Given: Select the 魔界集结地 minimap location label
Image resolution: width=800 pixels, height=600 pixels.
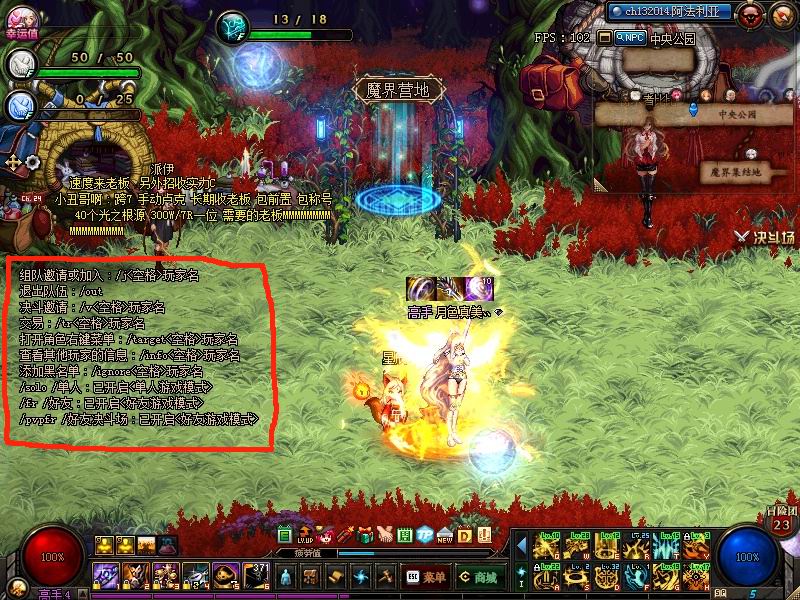Looking at the screenshot, I should (x=735, y=172).
